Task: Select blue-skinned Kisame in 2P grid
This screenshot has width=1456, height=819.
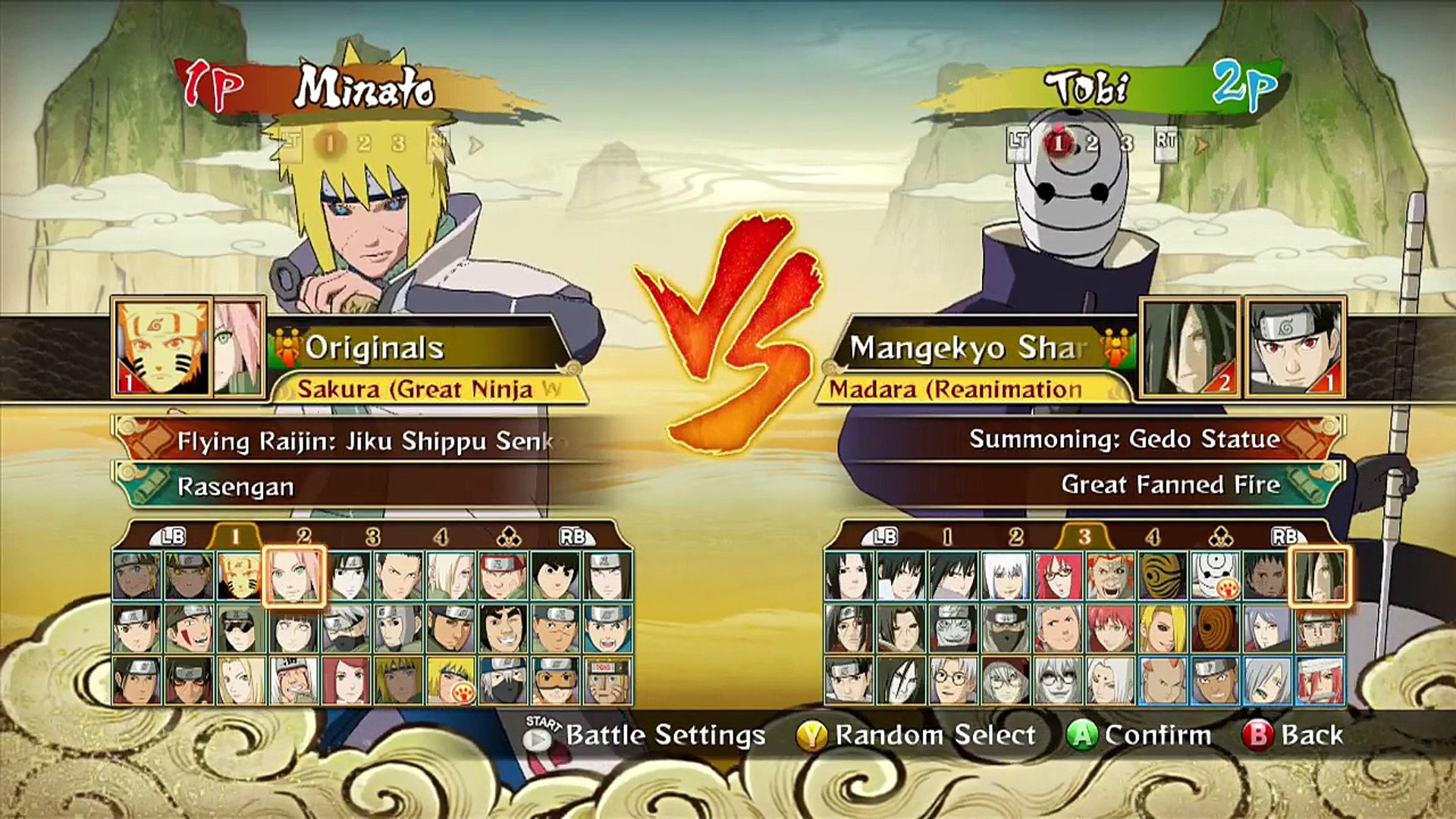Action: pyautogui.click(x=953, y=629)
